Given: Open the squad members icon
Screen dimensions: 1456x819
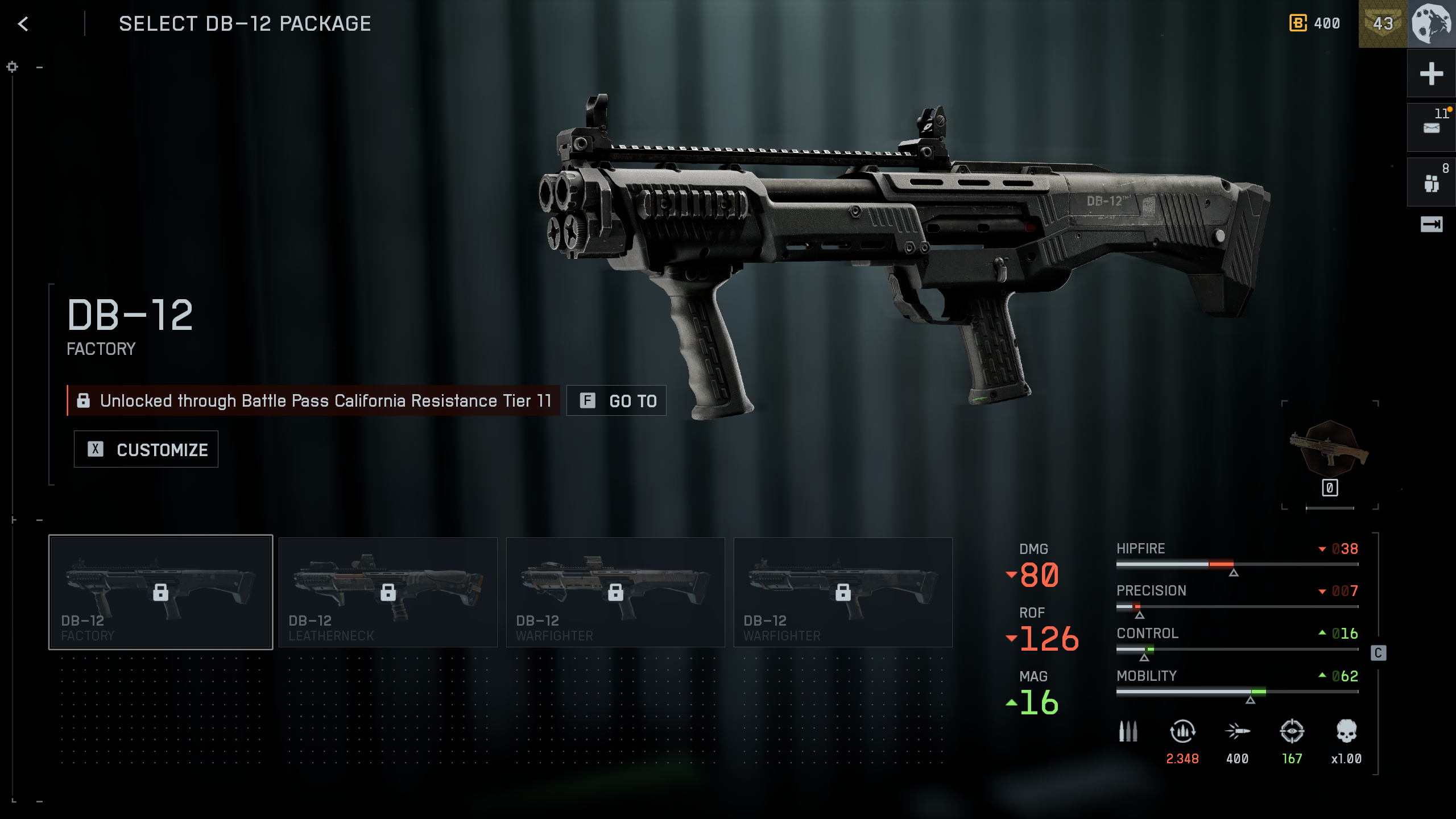Looking at the screenshot, I should coord(1431,183).
